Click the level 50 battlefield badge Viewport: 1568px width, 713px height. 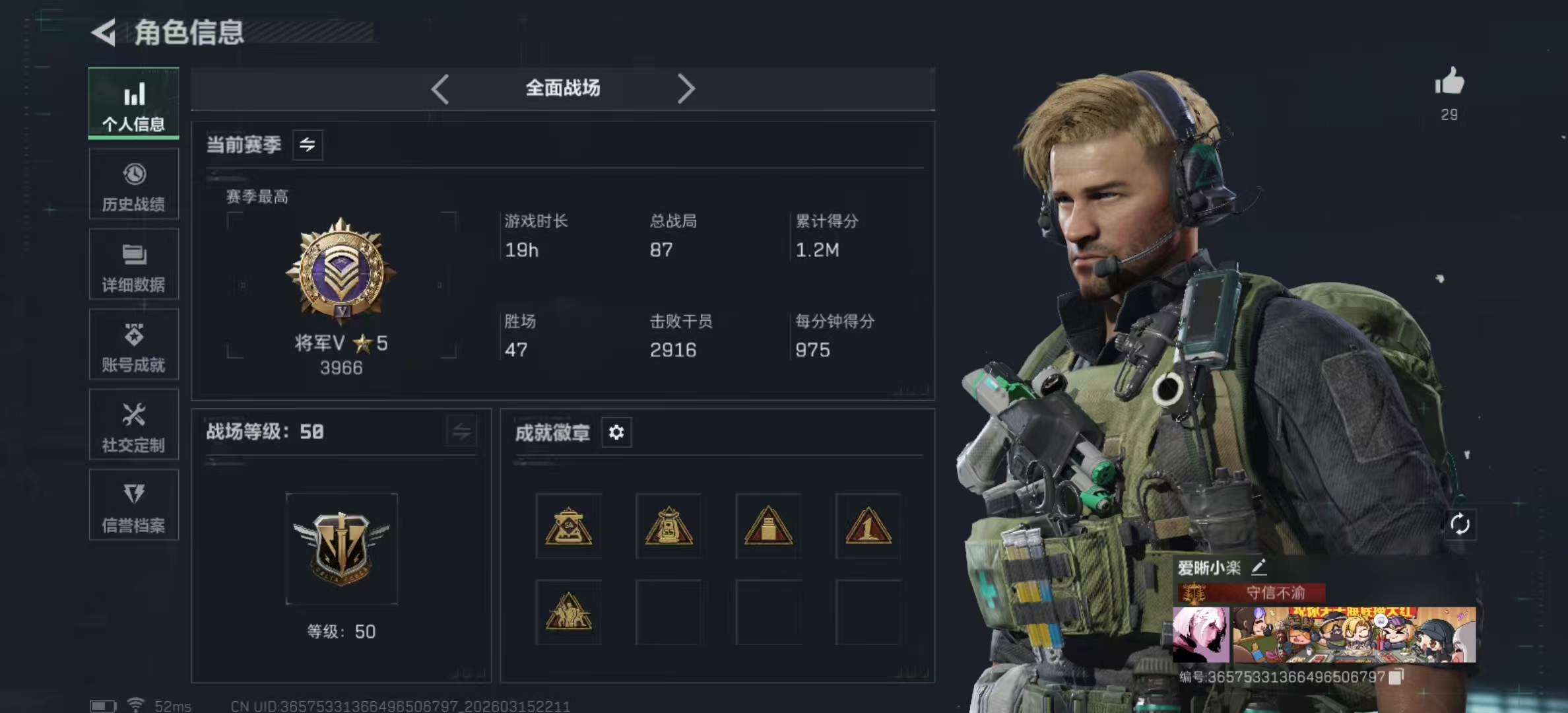[x=341, y=549]
